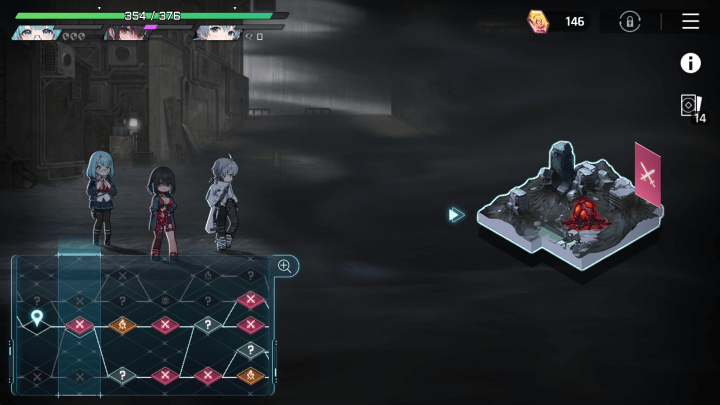Viewport: 720px width, 405px height.
Task: Zoom the route map with the magnifier
Action: tap(284, 266)
